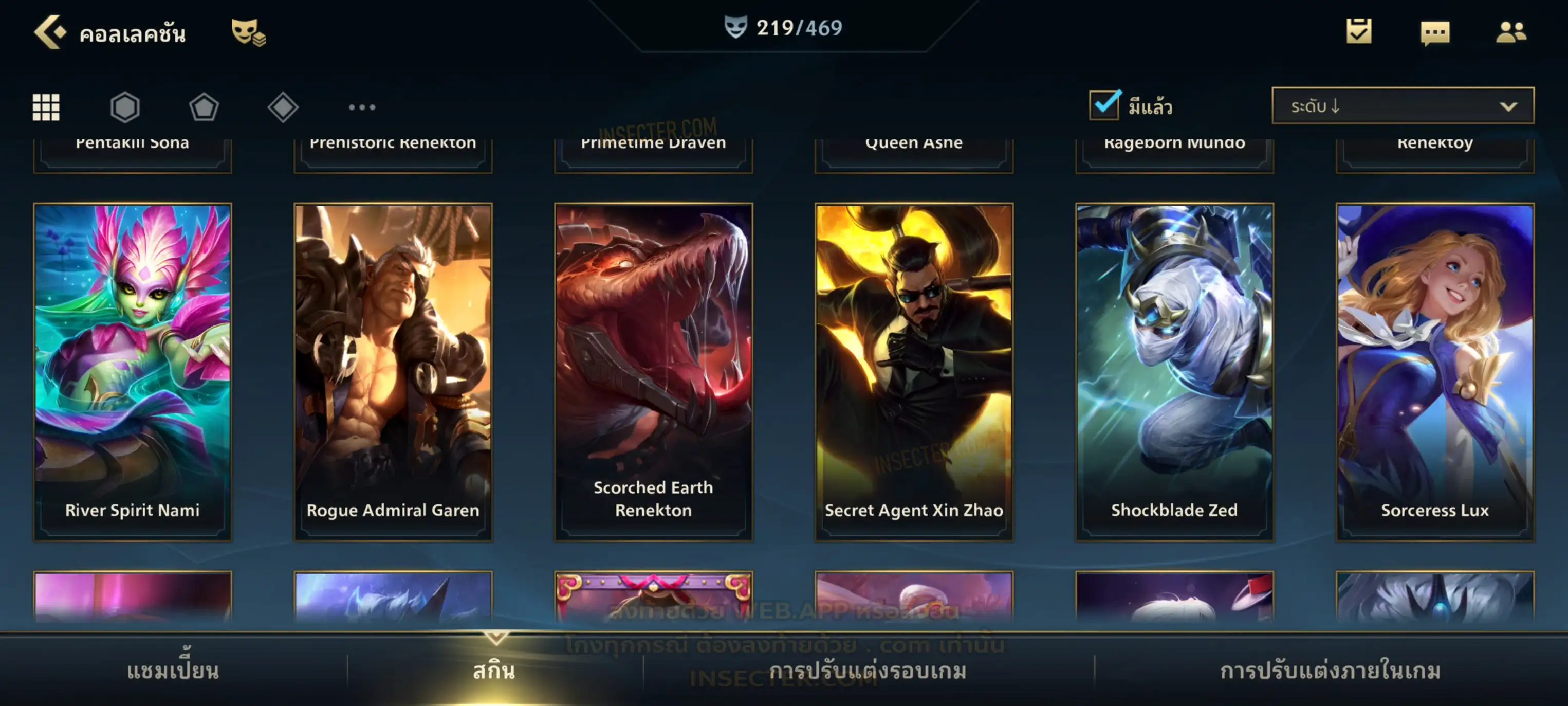Choose the Rogue Admiral Garen skin card
This screenshot has height=706, width=1568.
point(393,372)
